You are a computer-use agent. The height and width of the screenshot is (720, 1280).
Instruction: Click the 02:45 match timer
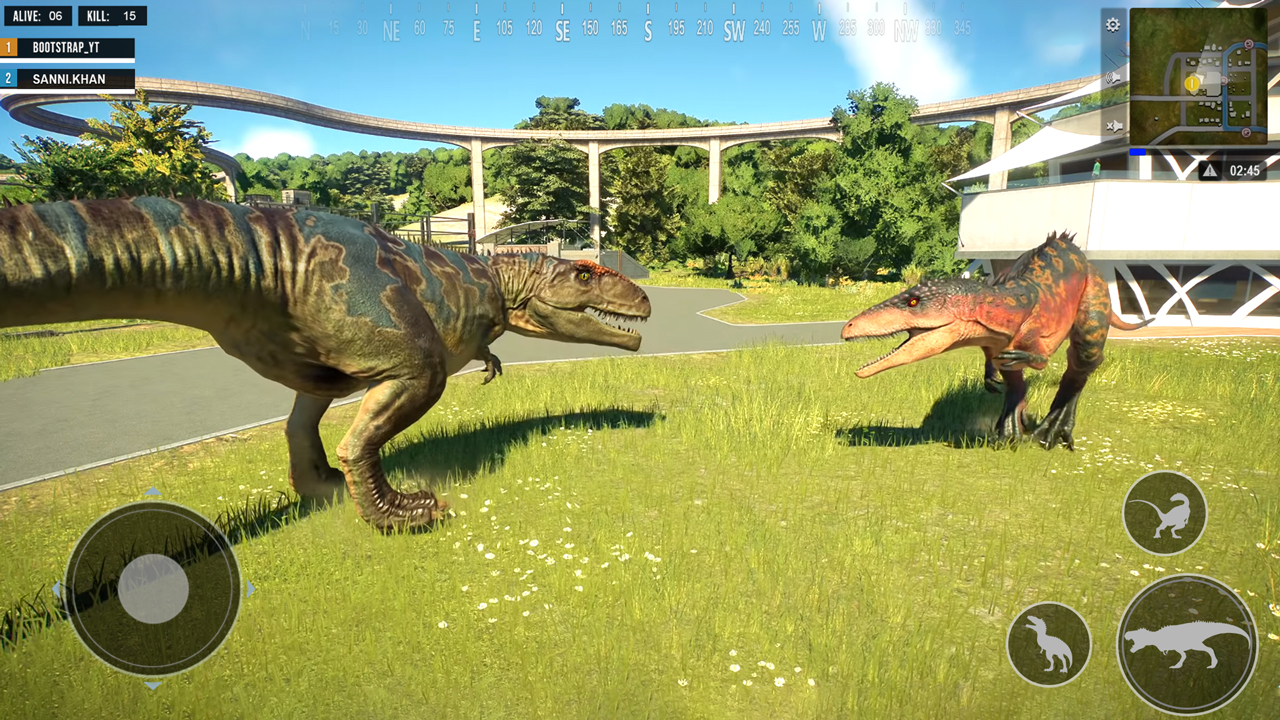(1246, 169)
